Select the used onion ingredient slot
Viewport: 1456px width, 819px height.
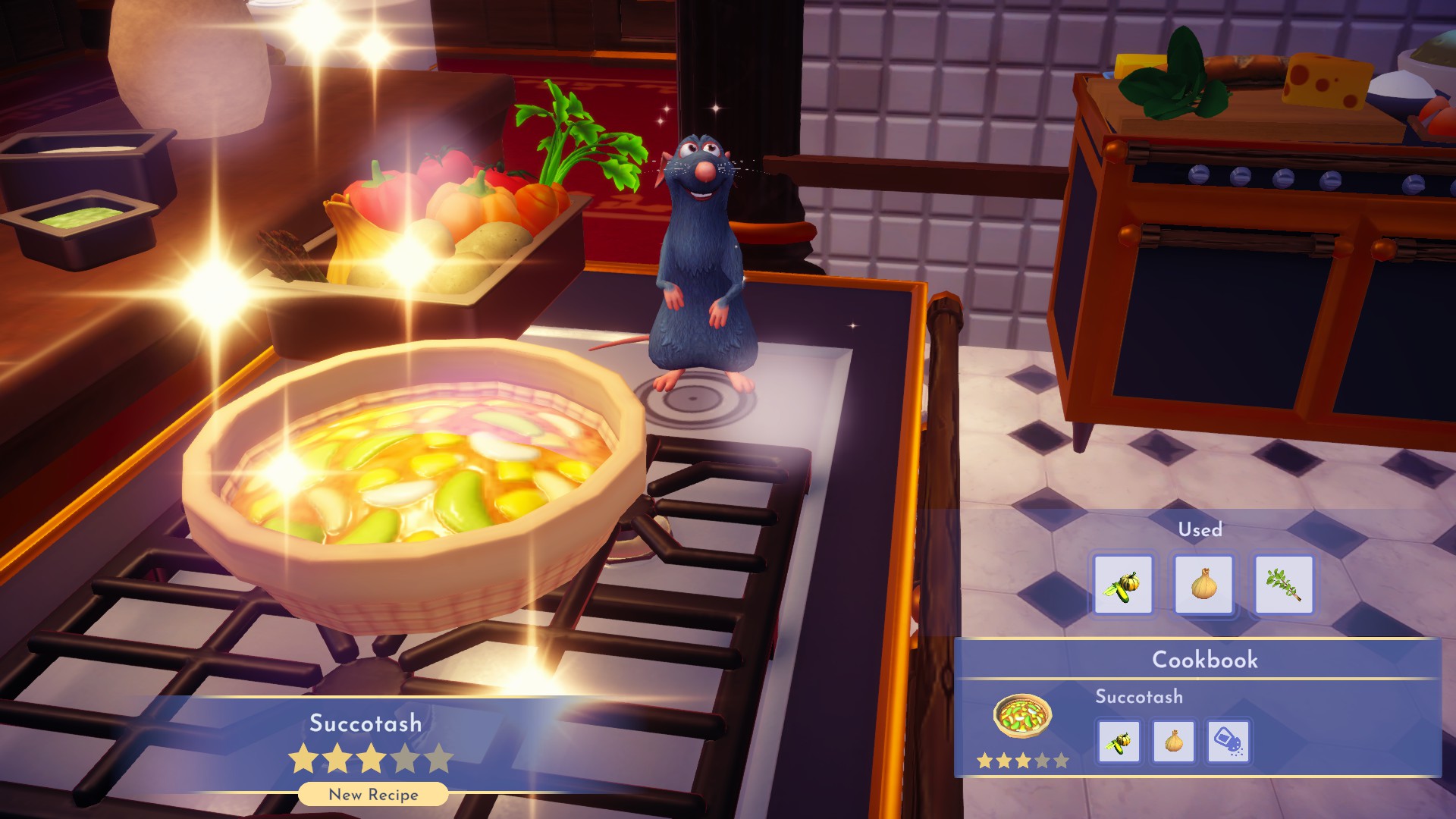tap(1203, 585)
